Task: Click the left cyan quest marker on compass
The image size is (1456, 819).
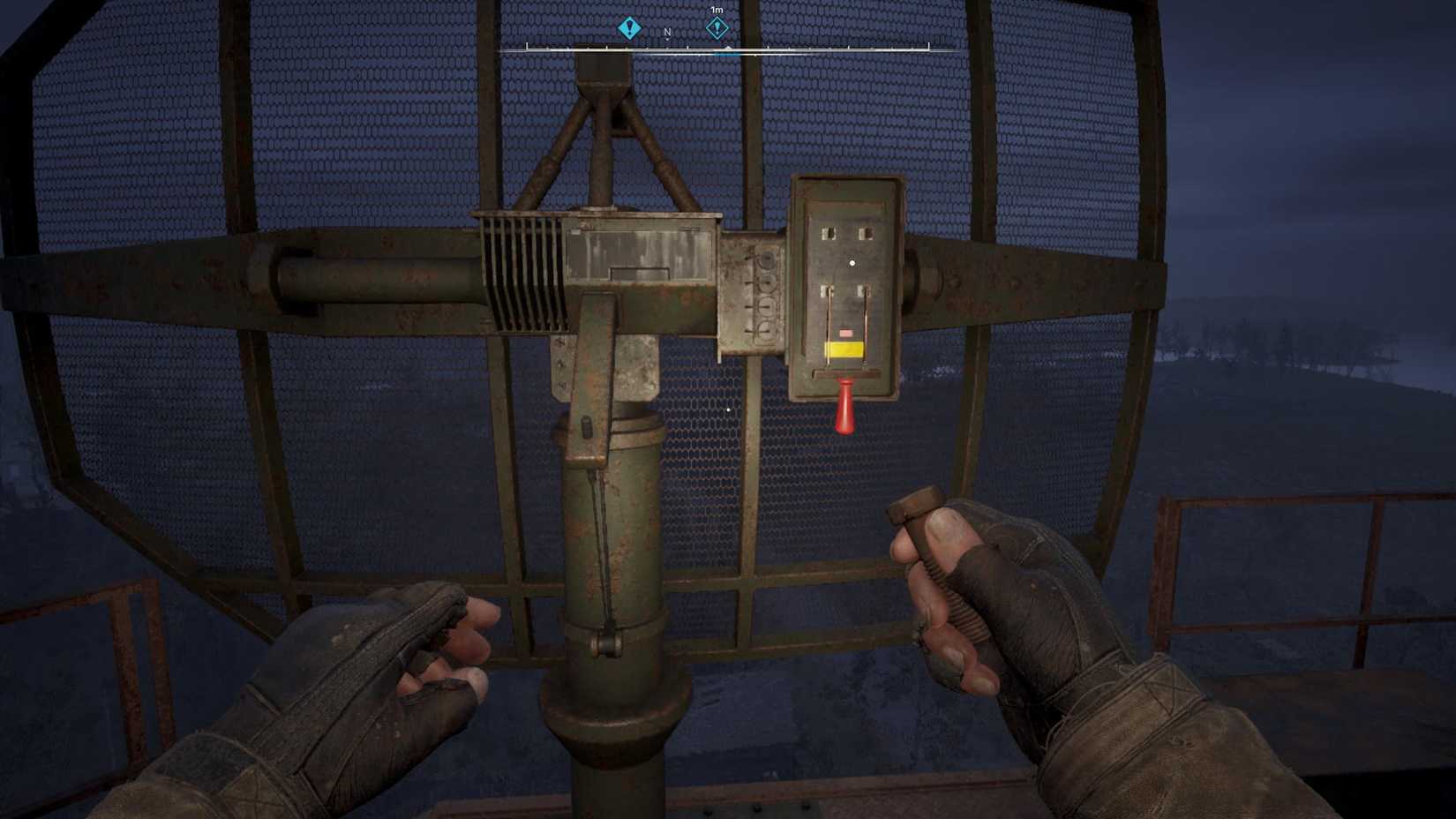Action: click(629, 27)
